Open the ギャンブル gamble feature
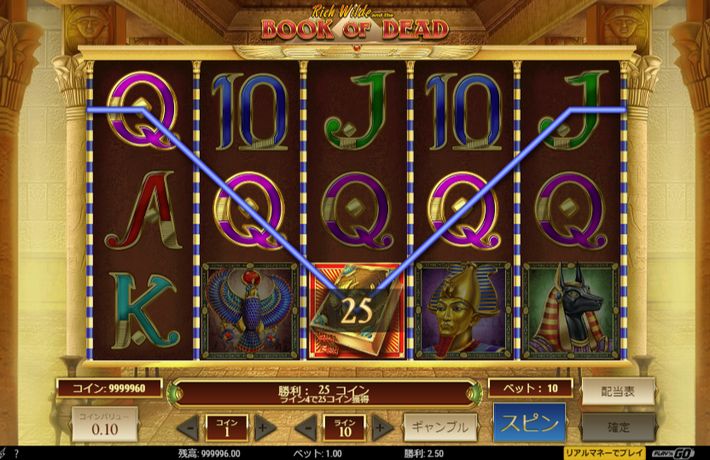The image size is (710, 460). click(439, 426)
